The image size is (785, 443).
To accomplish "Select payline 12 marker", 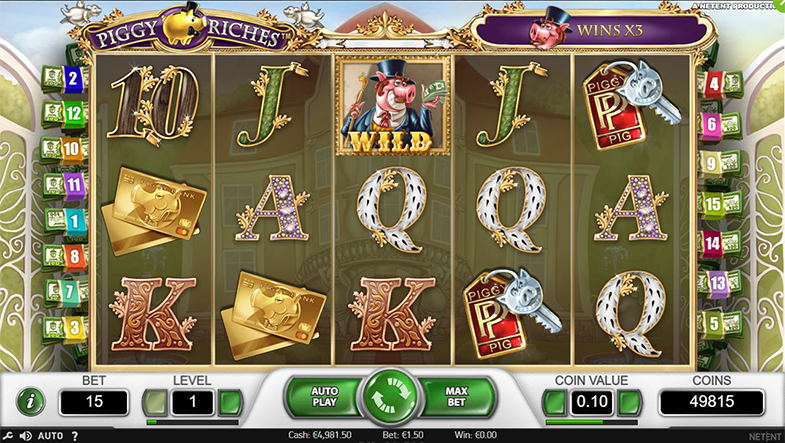I will pos(73,113).
